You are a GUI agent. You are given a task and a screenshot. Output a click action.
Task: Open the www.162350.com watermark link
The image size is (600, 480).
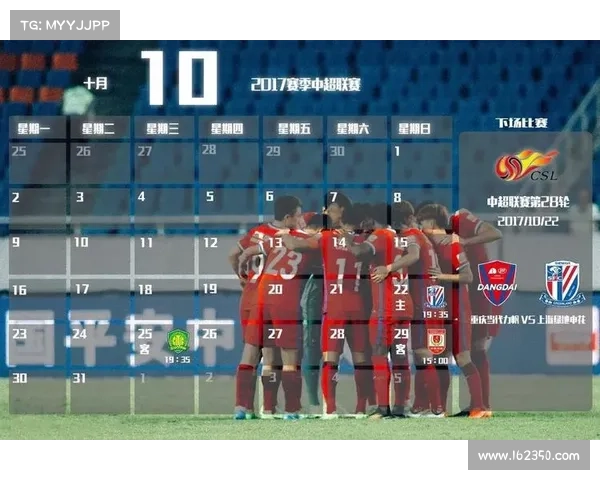(x=528, y=456)
